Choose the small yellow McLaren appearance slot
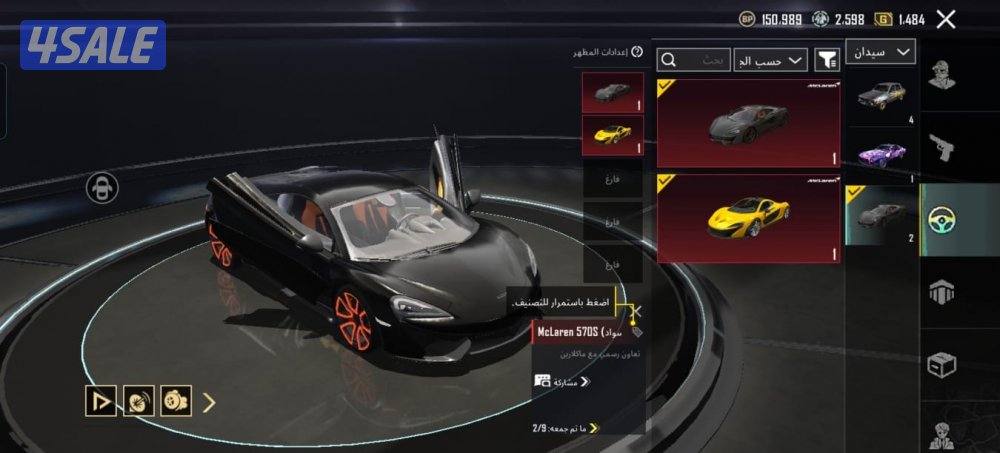 (612, 135)
